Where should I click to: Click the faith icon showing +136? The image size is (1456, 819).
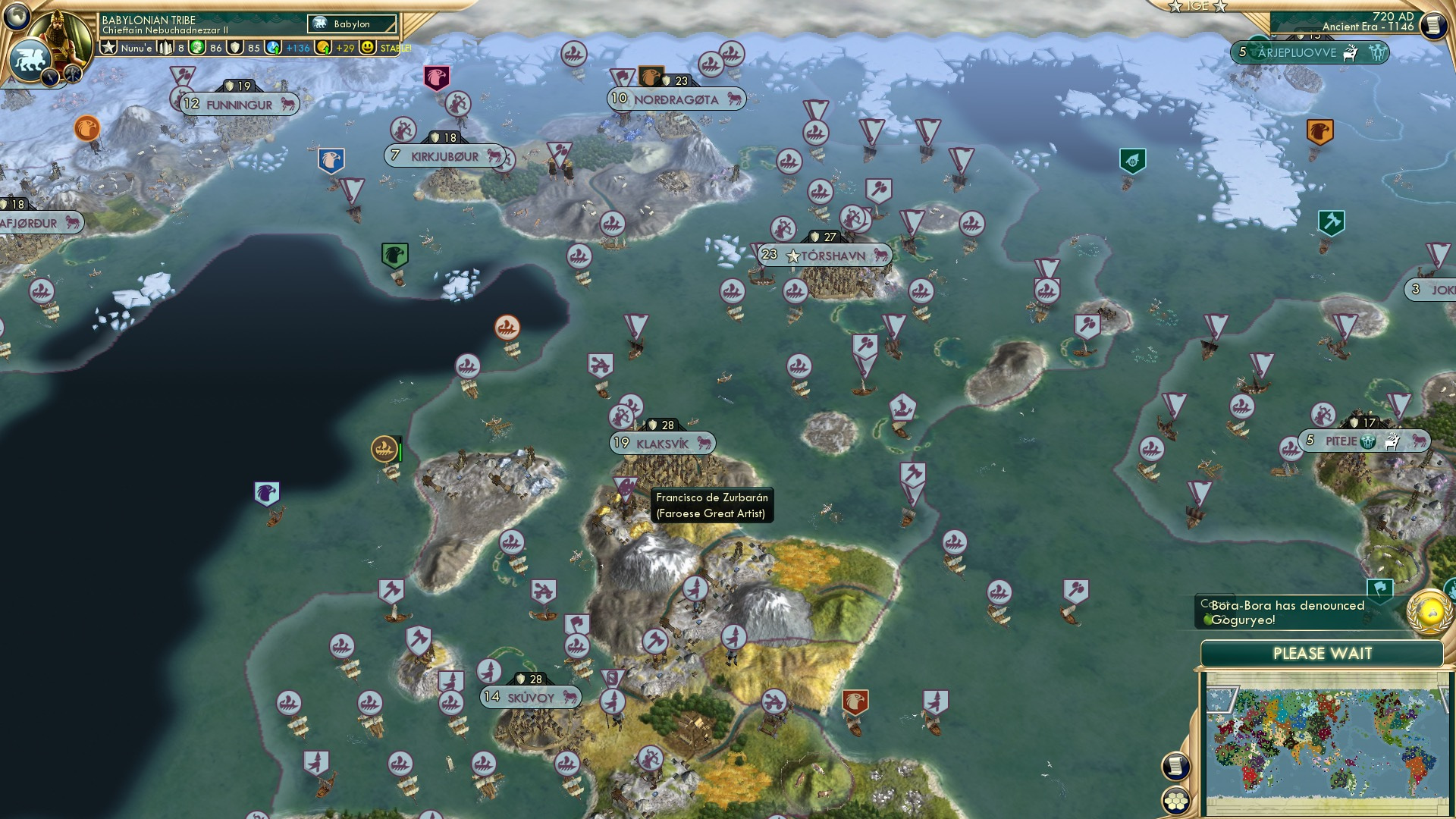click(x=273, y=48)
